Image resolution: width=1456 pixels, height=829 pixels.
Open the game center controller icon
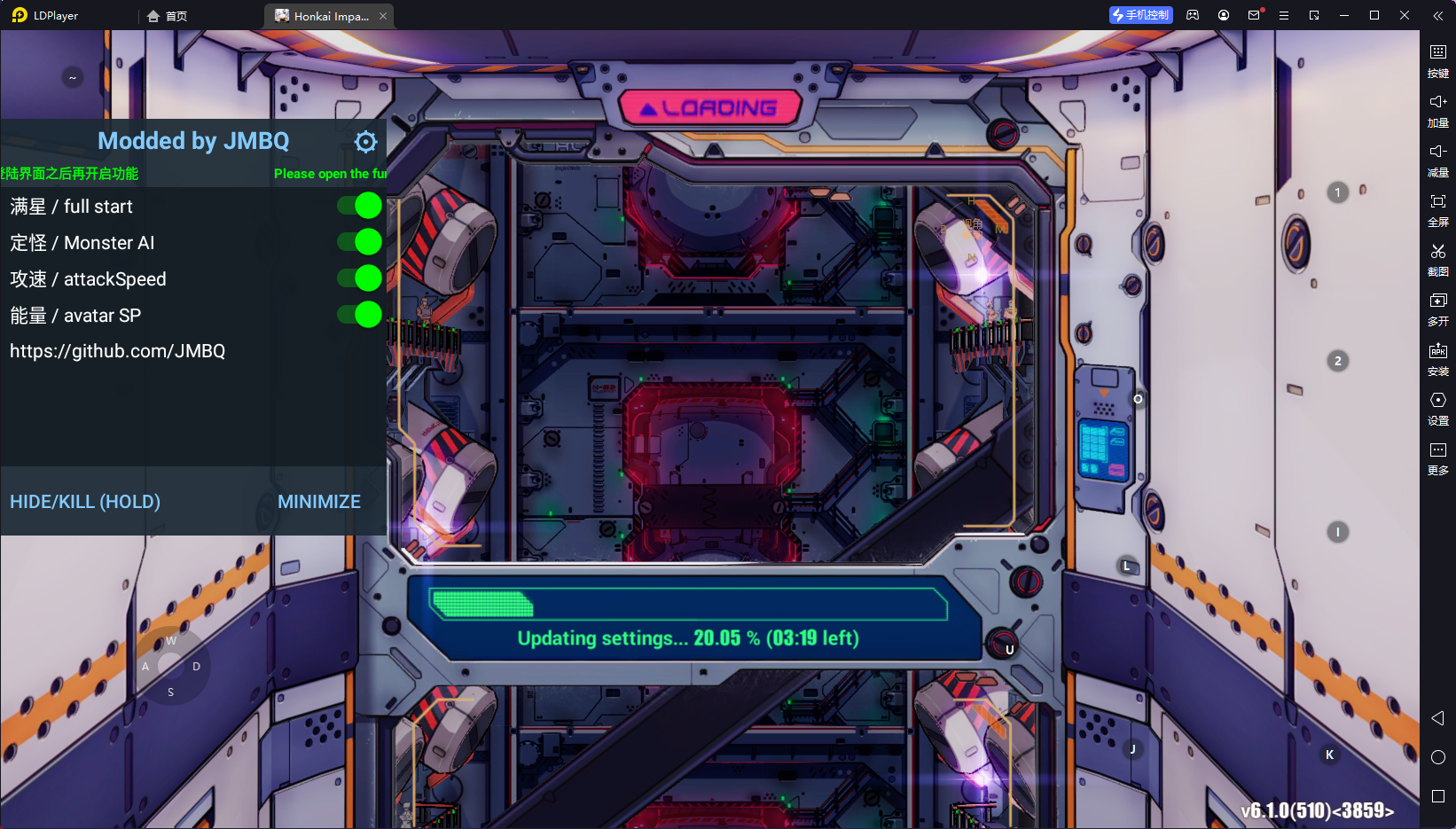tap(1192, 14)
